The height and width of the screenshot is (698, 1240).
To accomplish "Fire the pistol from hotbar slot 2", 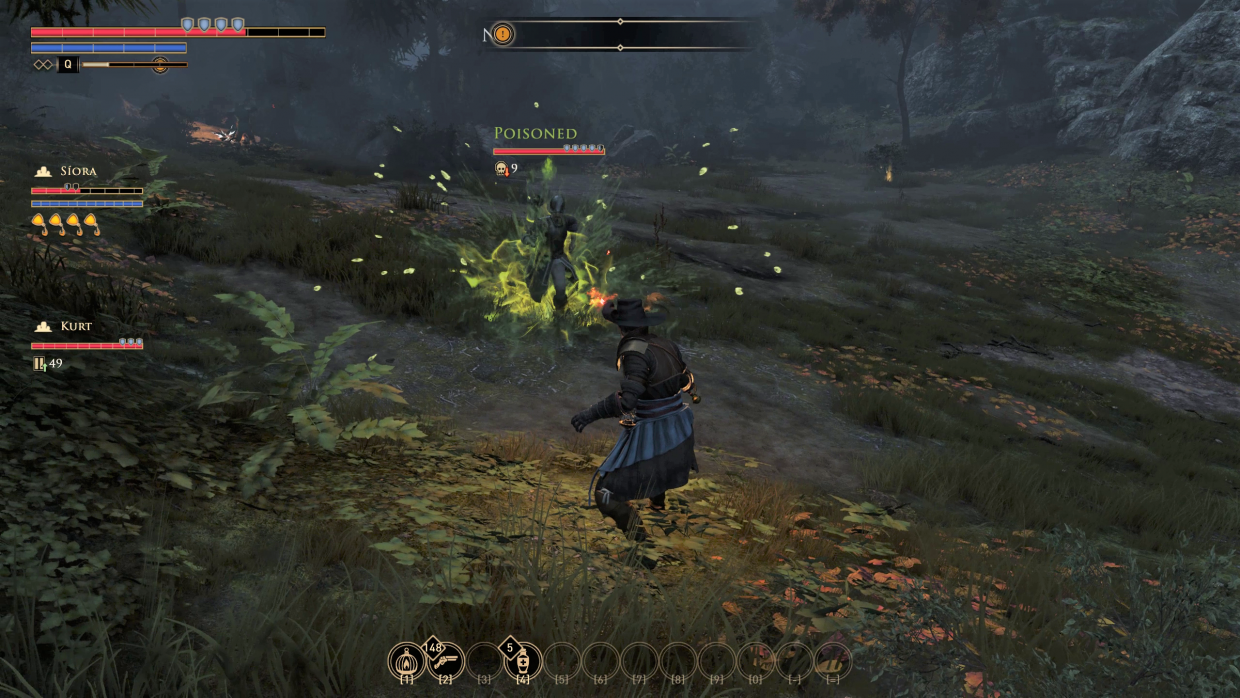I will [446, 660].
